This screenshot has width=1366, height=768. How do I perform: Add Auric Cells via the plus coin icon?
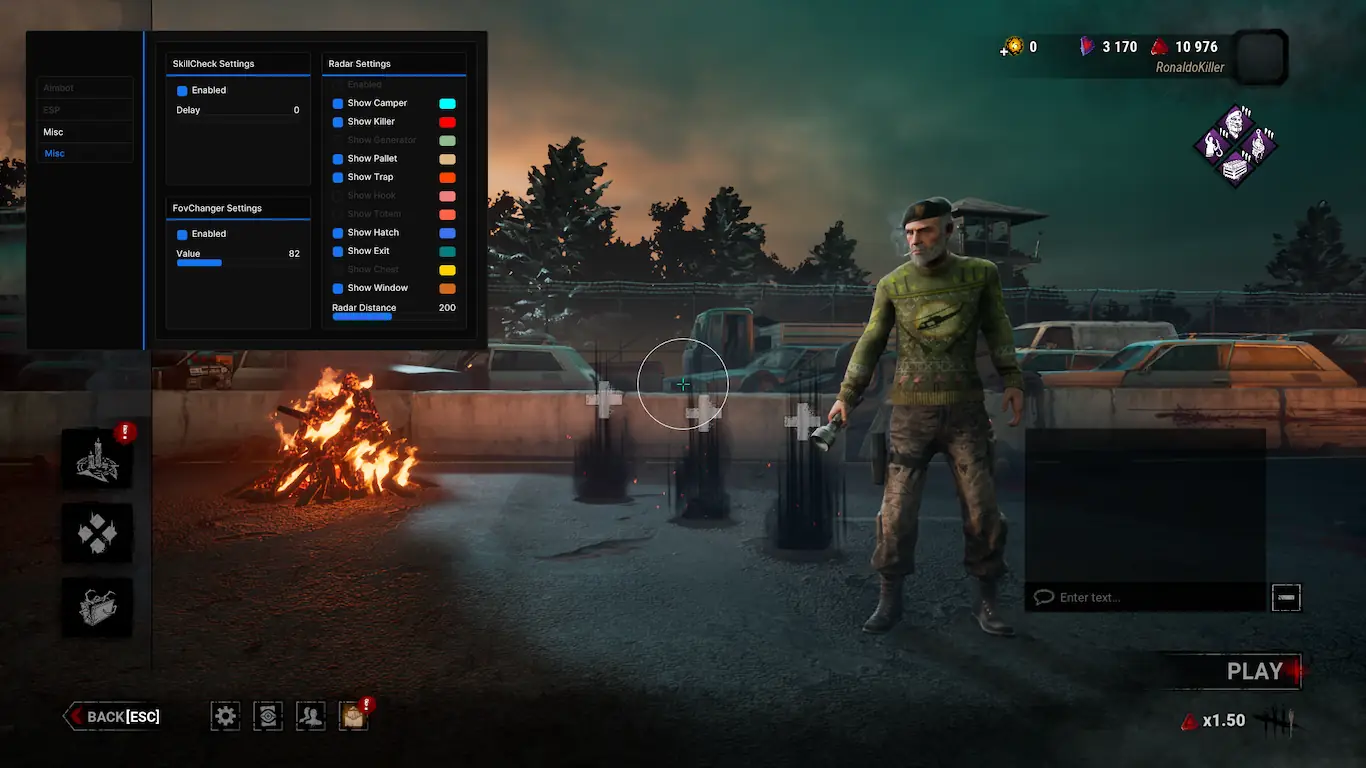[1012, 47]
